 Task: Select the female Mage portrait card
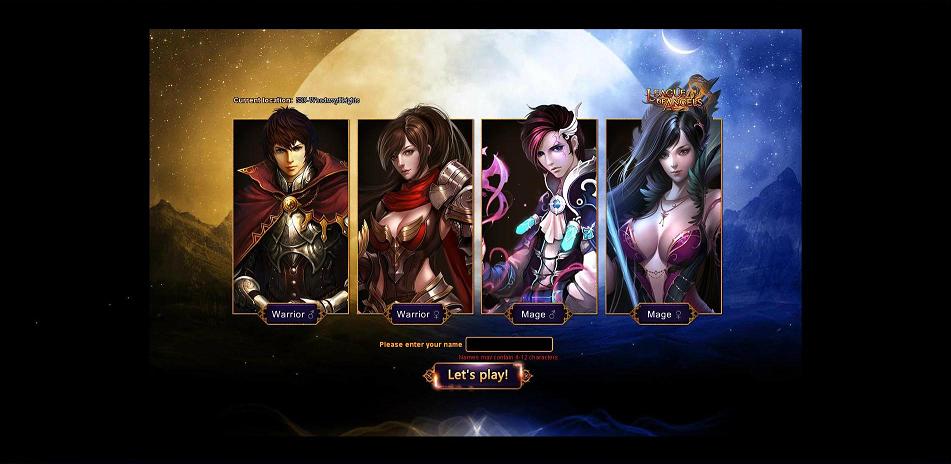point(663,215)
